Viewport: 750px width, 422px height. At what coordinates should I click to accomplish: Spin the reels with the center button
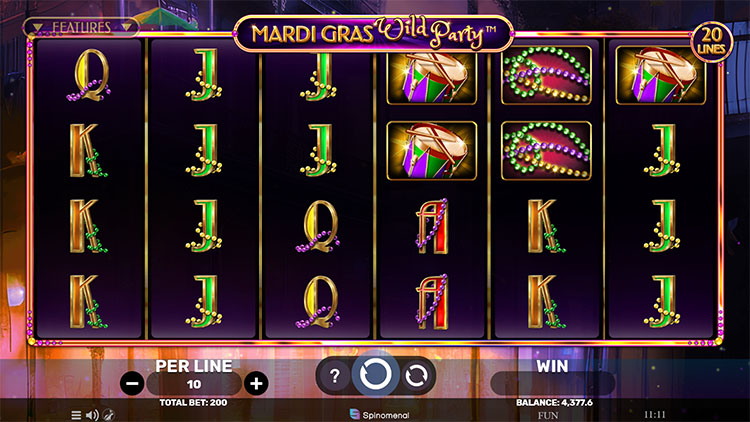click(376, 375)
